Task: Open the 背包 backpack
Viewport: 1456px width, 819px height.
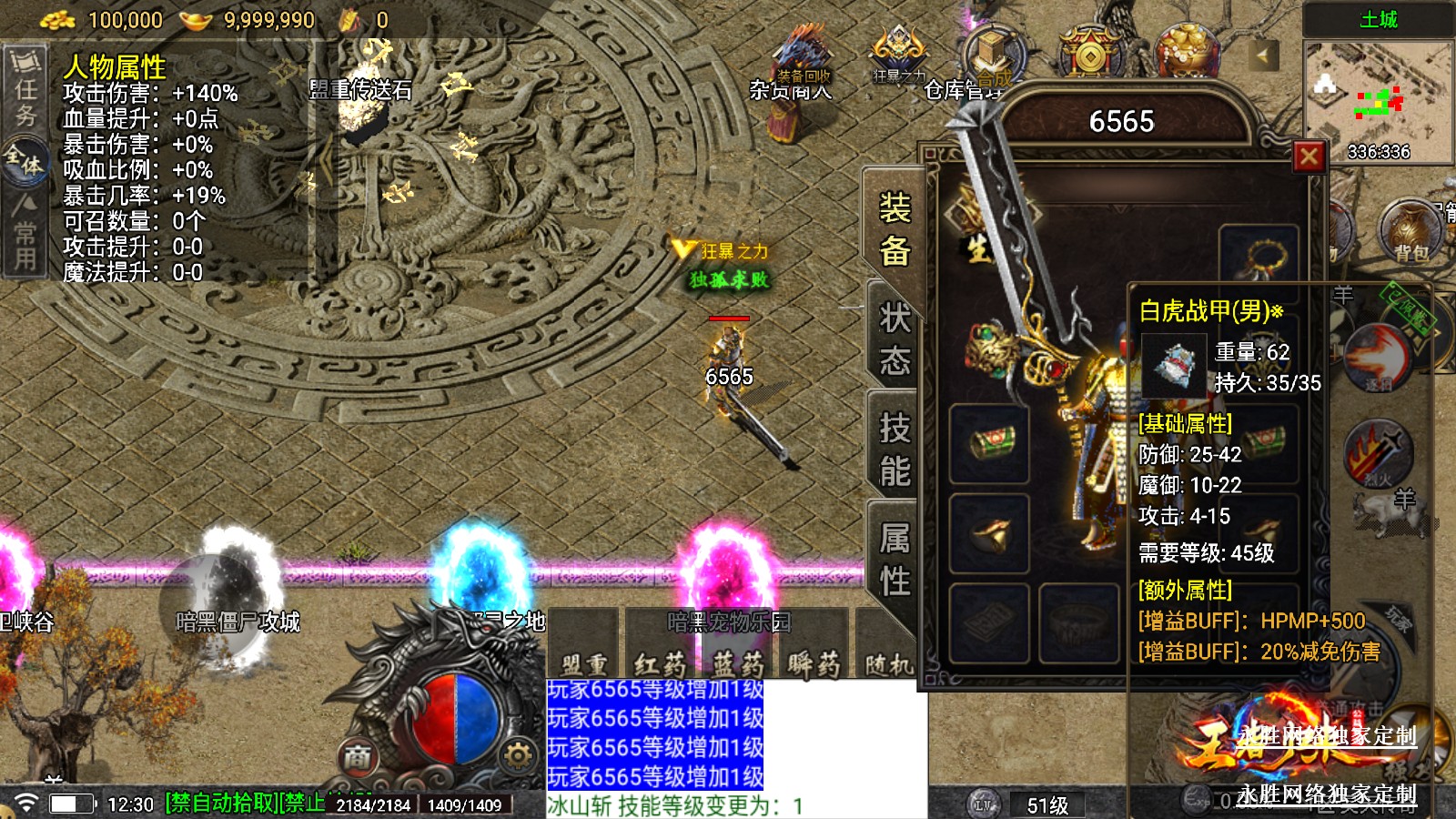Action: point(1410,230)
